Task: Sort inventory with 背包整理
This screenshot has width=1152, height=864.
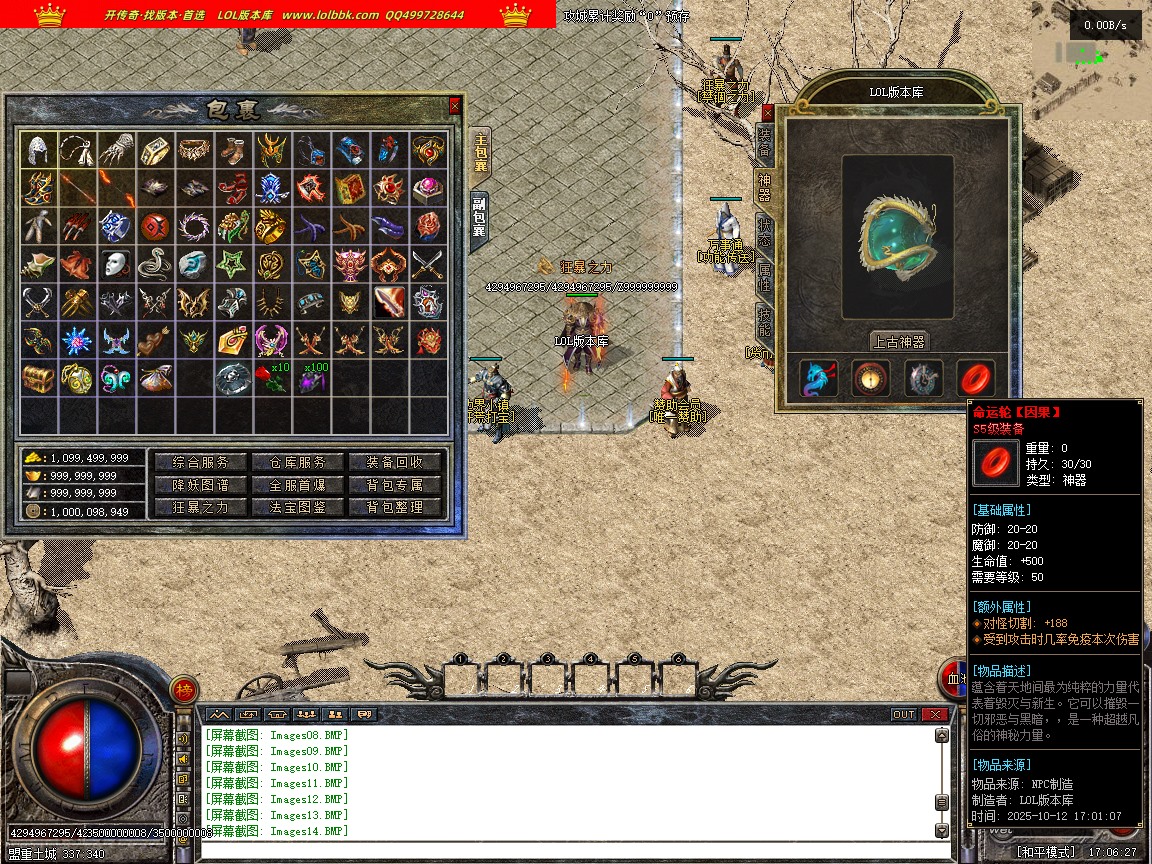Action: point(394,507)
